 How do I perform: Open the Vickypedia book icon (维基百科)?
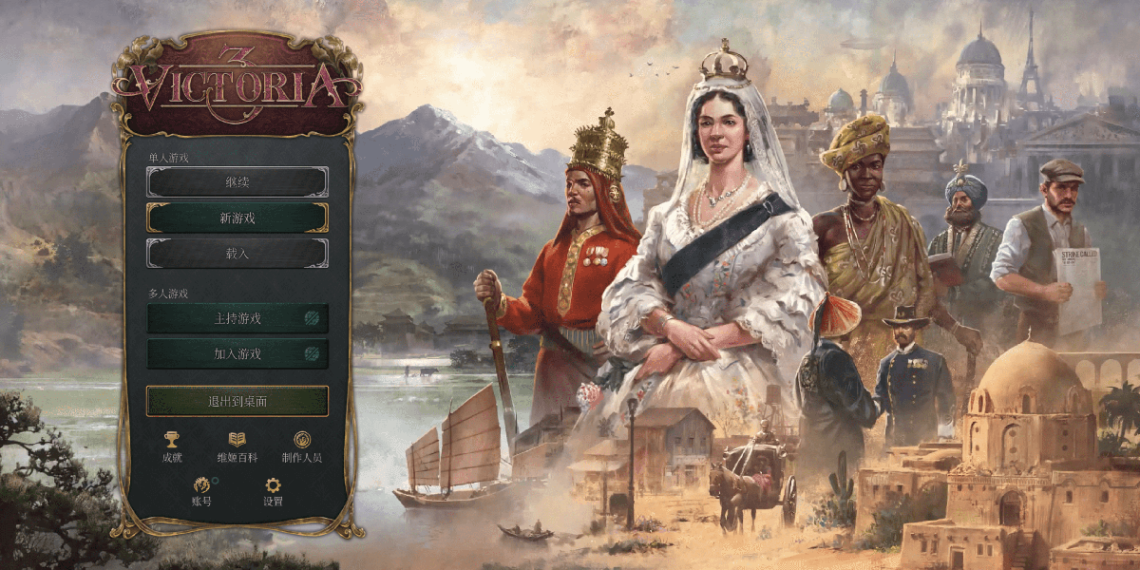tap(237, 441)
